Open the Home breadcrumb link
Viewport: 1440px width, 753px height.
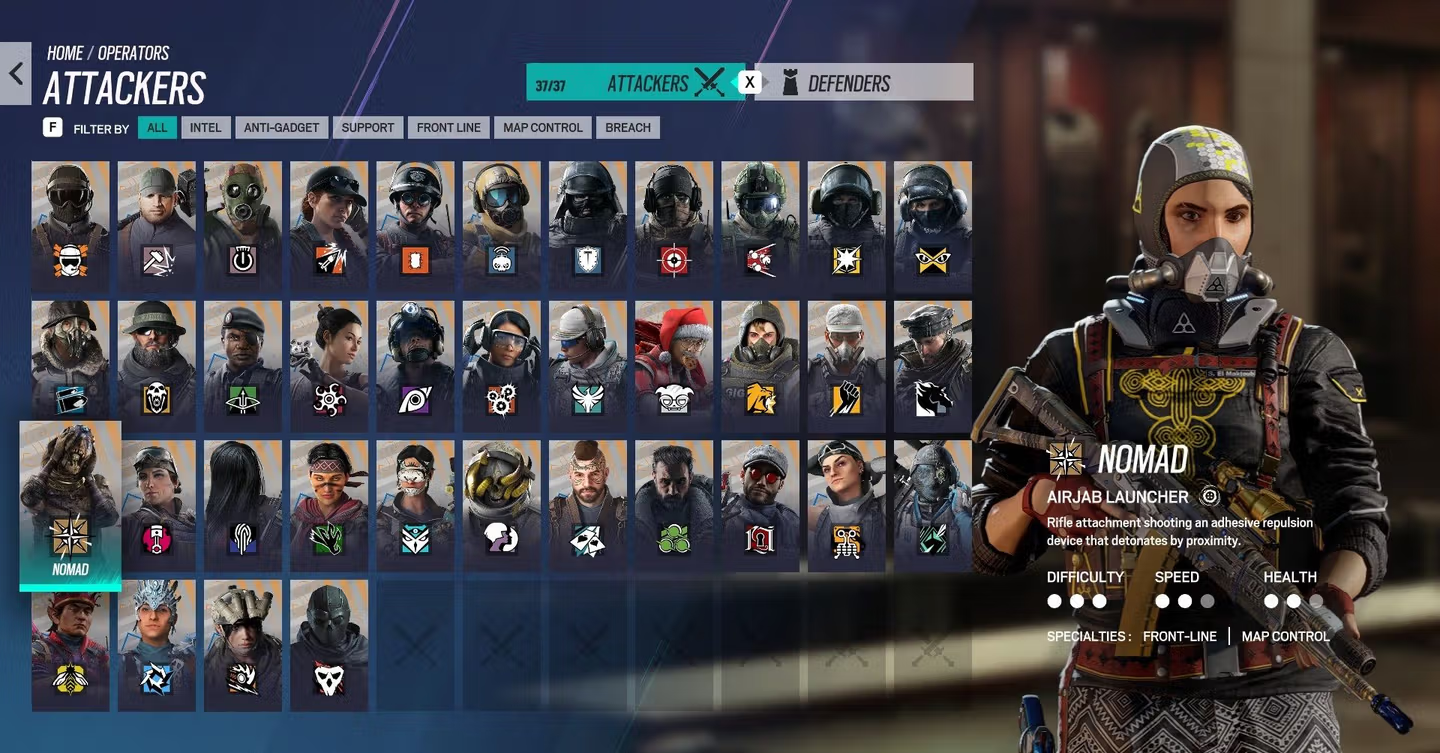65,54
